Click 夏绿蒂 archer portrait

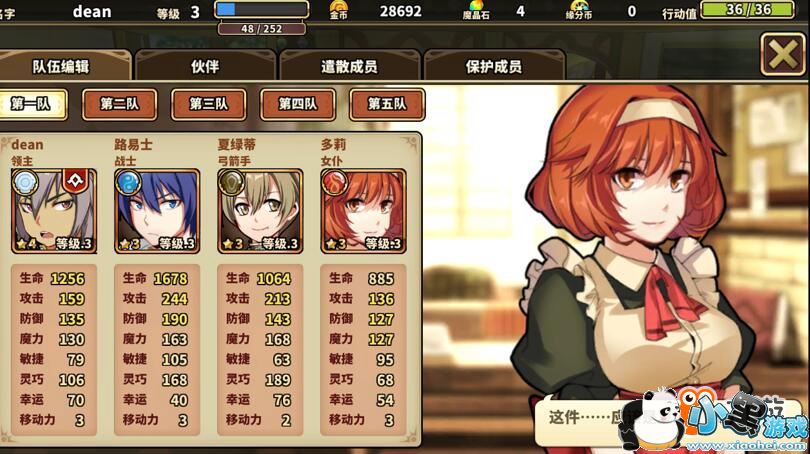point(259,210)
